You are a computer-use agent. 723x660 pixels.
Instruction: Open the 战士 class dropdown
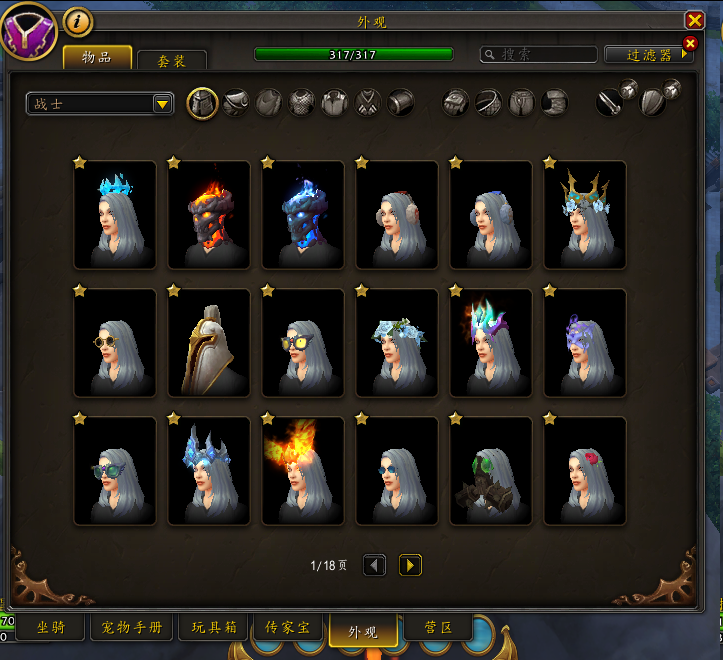point(100,103)
